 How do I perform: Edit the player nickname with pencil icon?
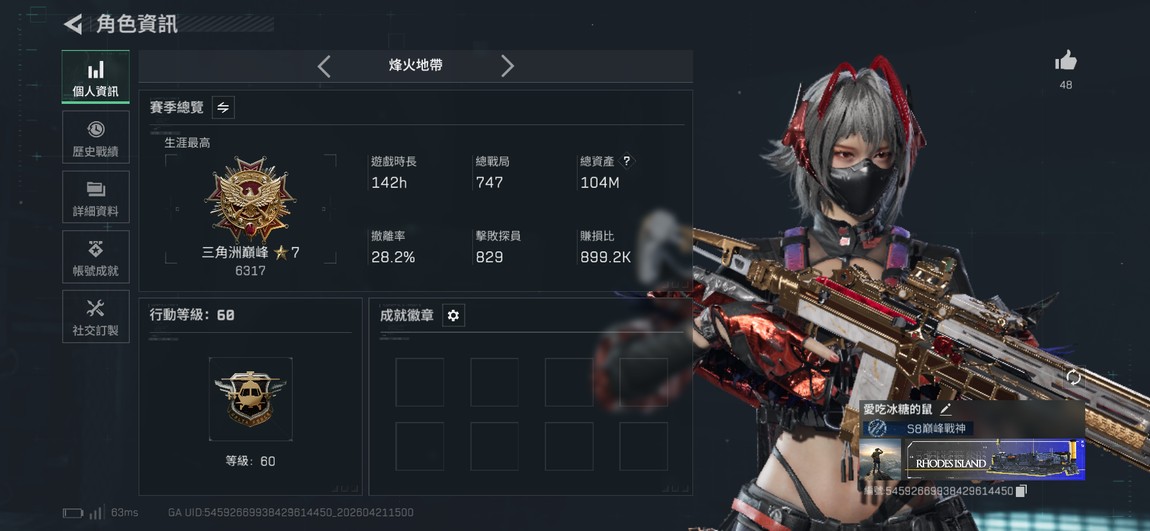click(946, 409)
